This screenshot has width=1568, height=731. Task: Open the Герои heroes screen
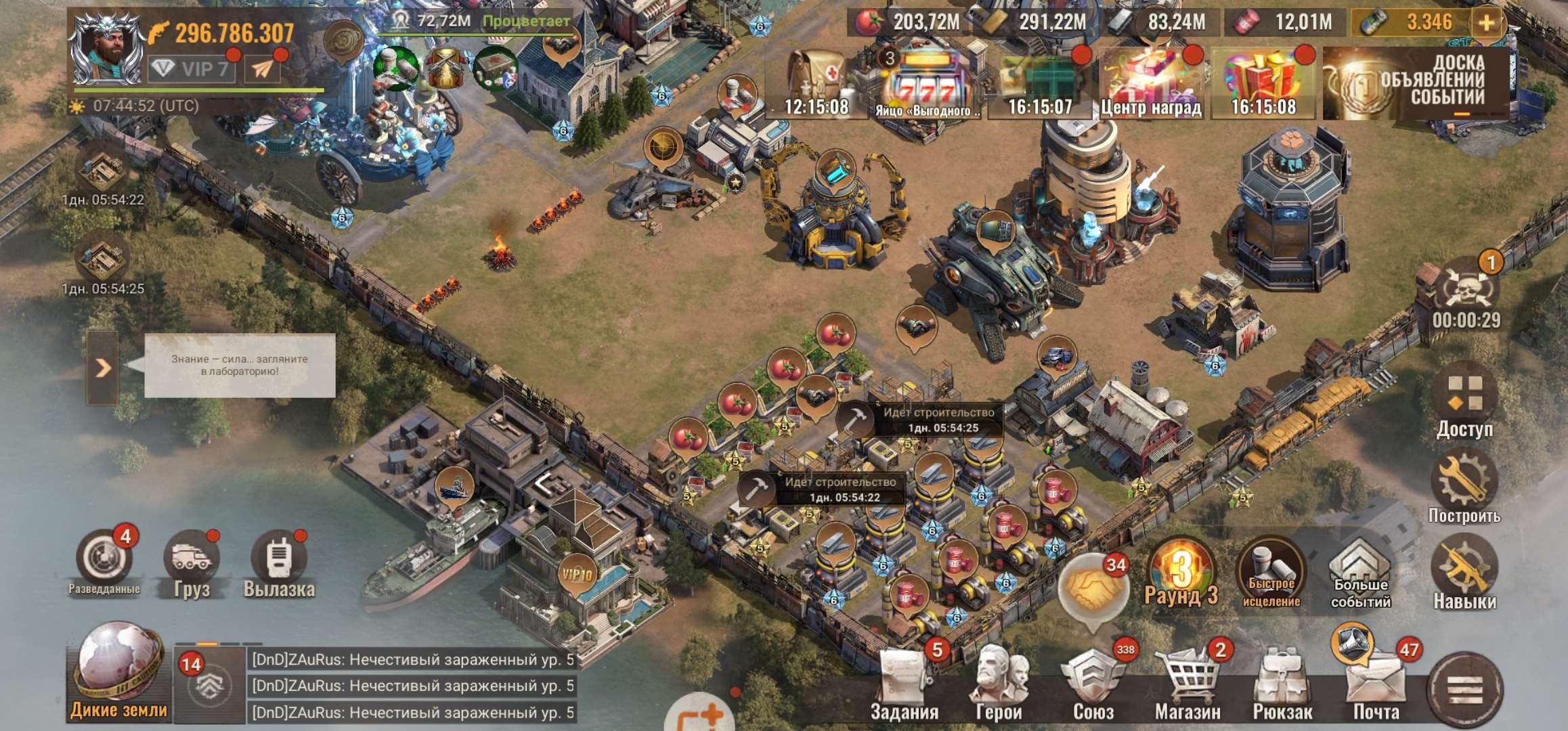point(999,685)
